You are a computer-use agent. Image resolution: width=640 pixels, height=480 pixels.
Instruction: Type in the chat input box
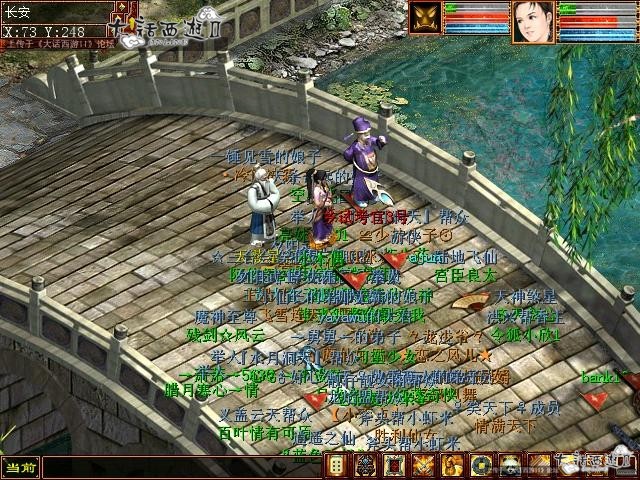coord(170,467)
